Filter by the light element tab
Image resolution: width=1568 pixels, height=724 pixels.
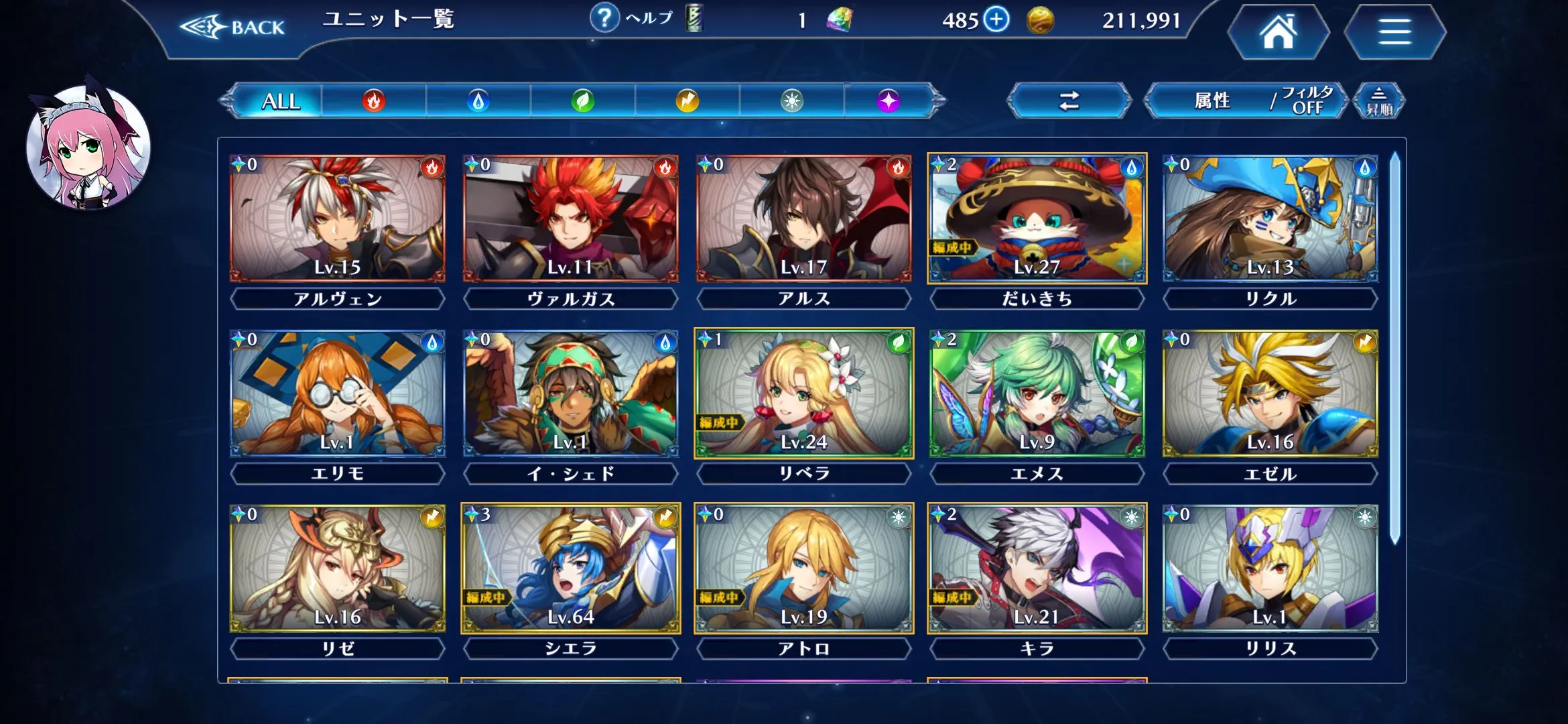pyautogui.click(x=791, y=101)
